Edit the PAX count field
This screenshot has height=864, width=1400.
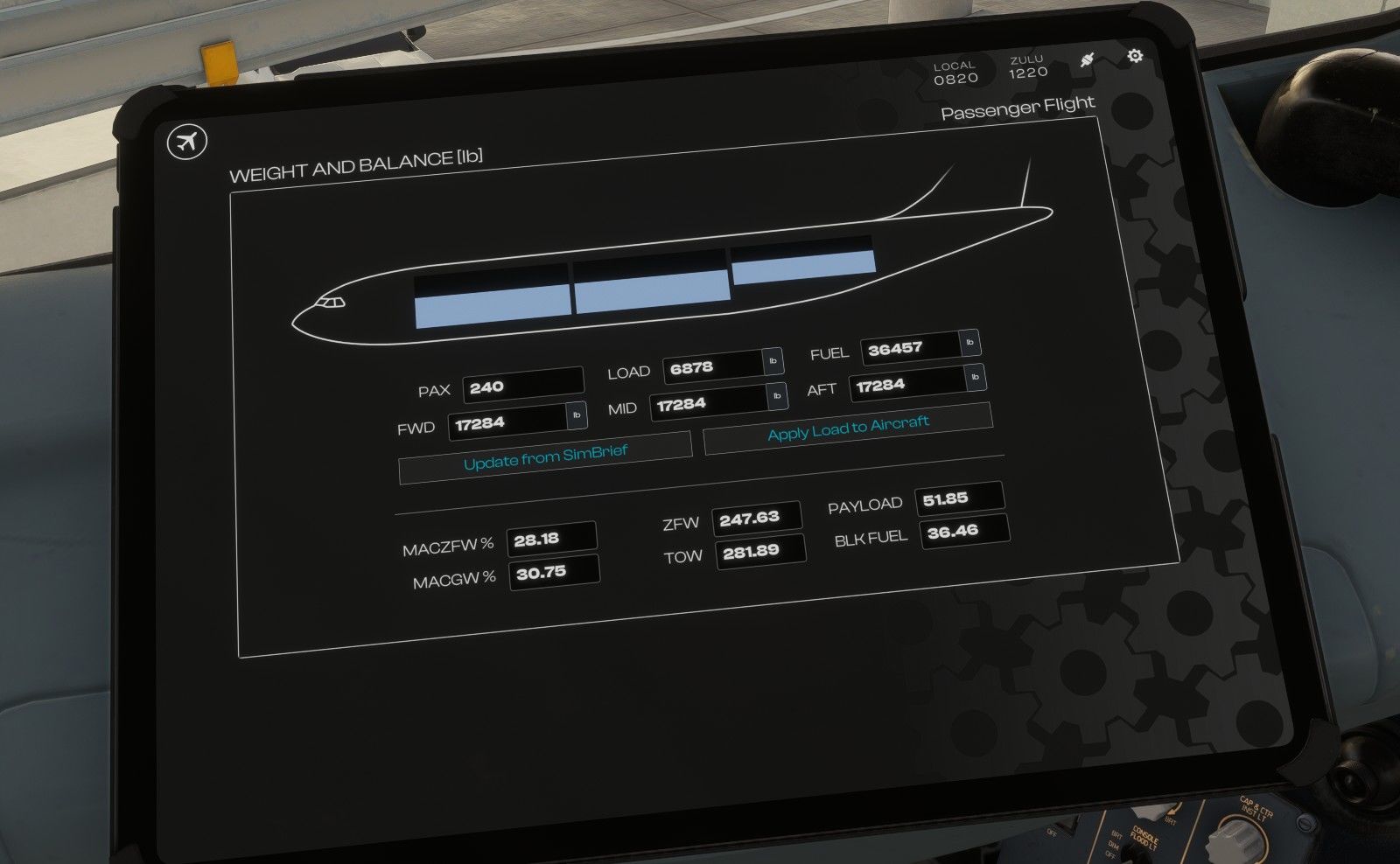tap(522, 386)
